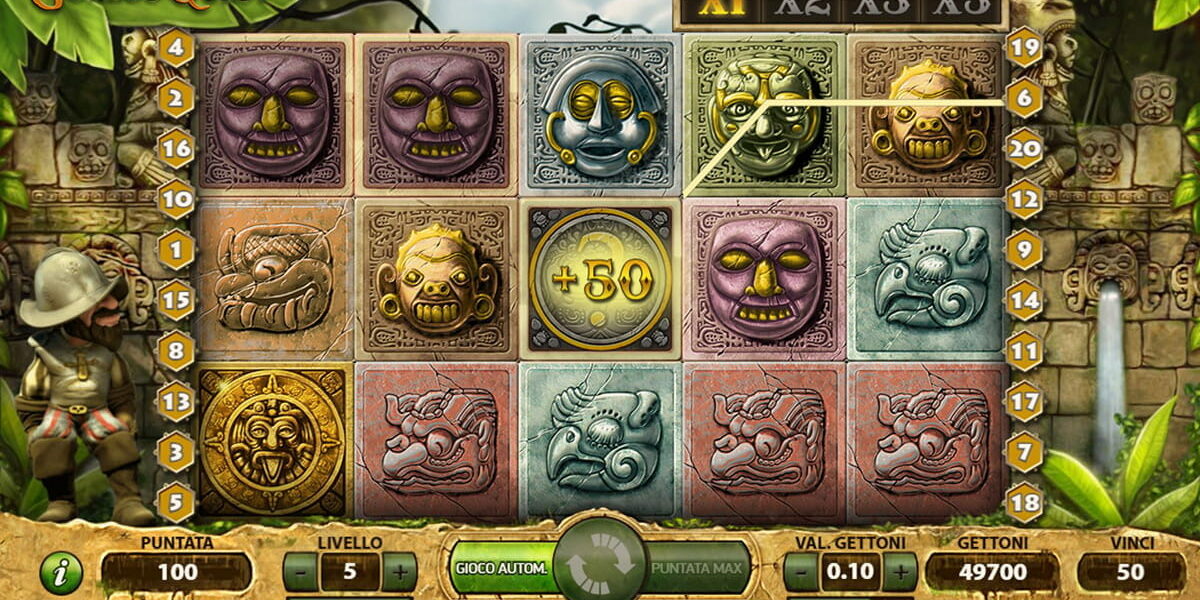Increase the Livello bet level
Screen dimensions: 1200x600
pyautogui.click(x=399, y=573)
